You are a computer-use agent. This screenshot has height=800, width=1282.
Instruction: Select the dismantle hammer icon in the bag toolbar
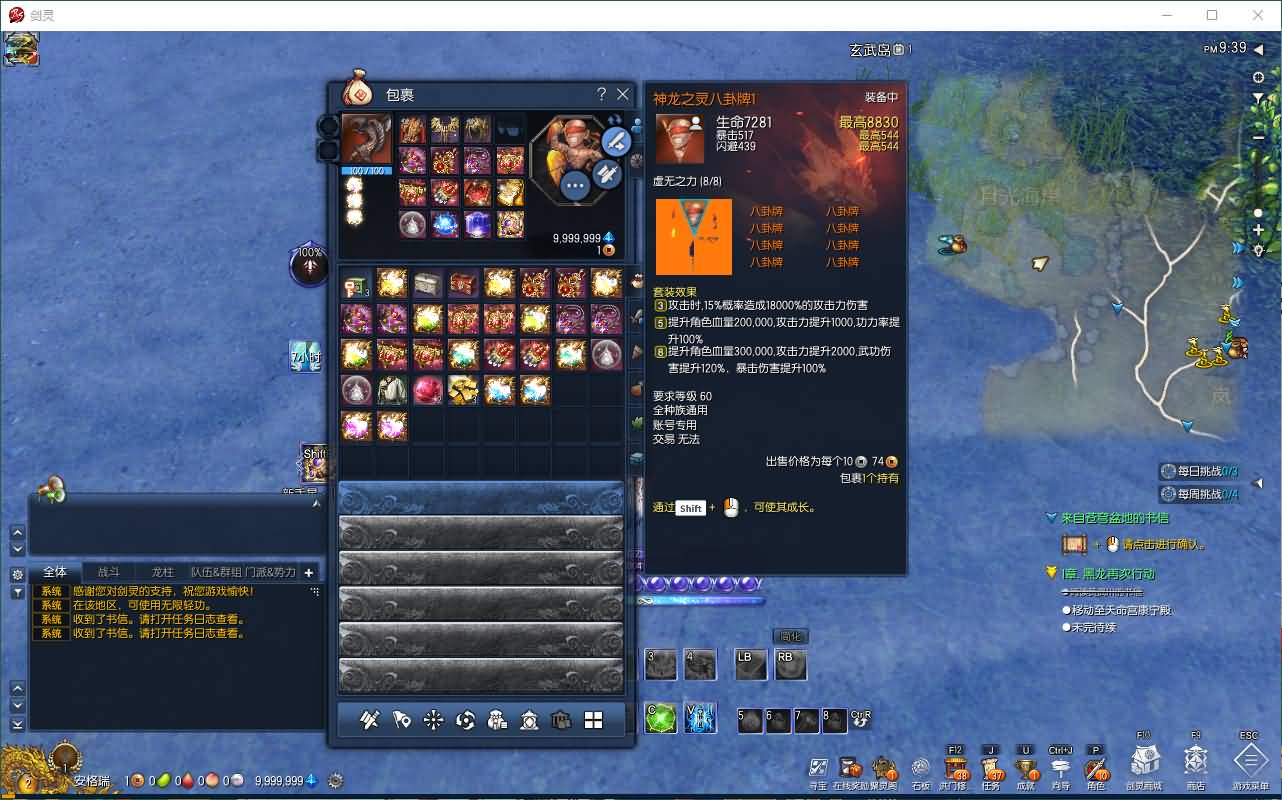coord(371,719)
